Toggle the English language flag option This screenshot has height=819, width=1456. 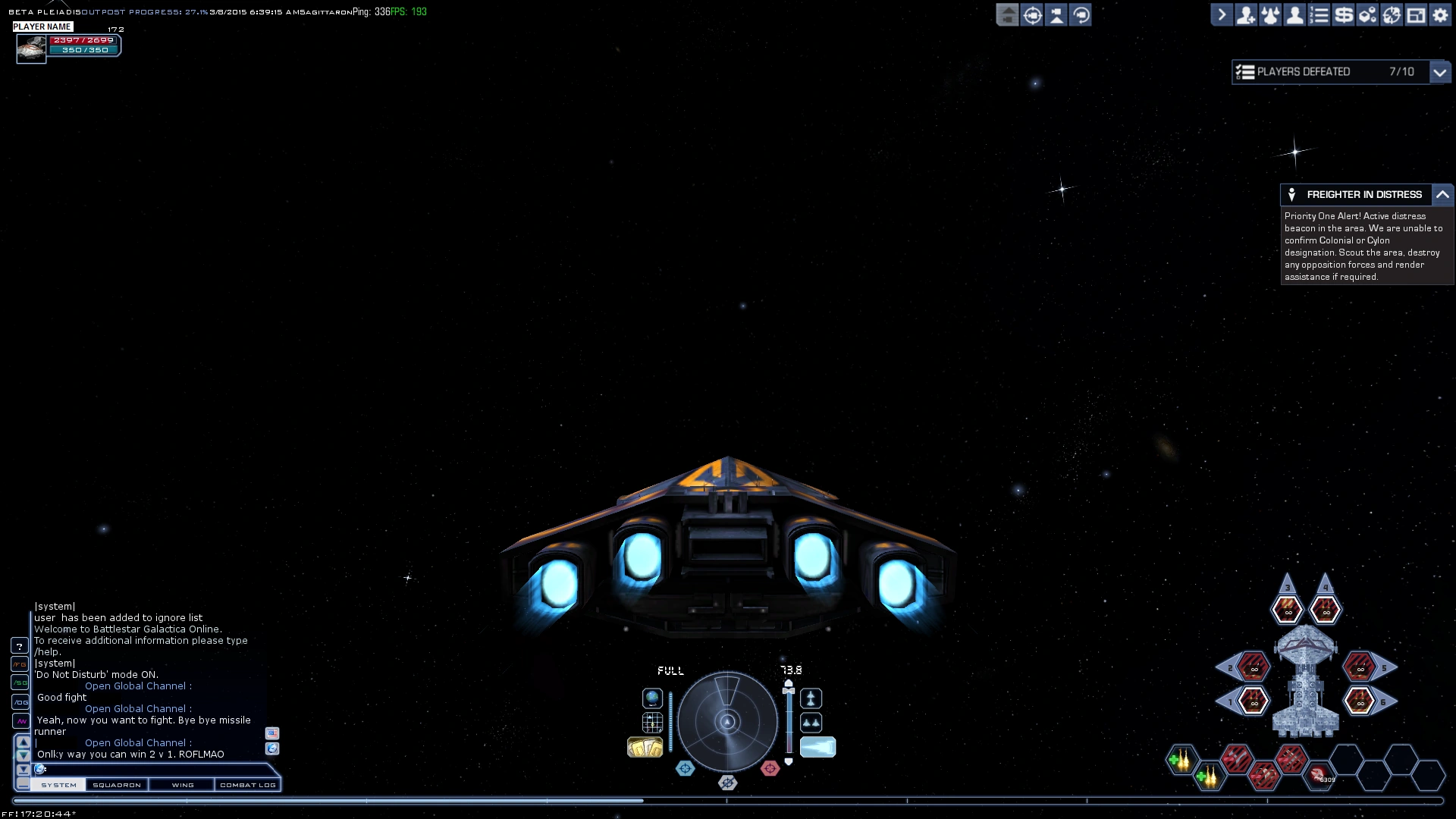[x=273, y=733]
